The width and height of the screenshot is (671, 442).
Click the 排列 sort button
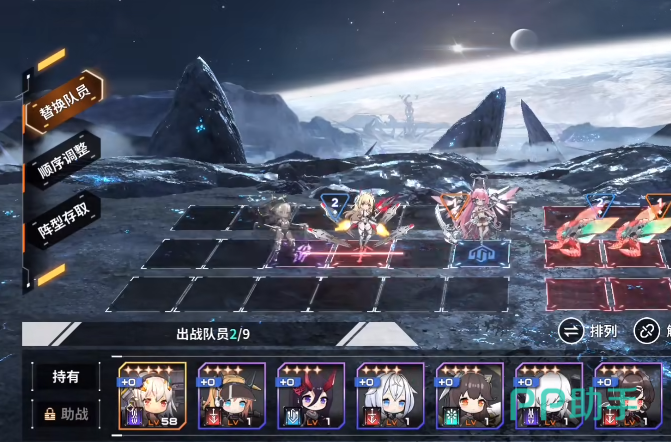click(589, 329)
